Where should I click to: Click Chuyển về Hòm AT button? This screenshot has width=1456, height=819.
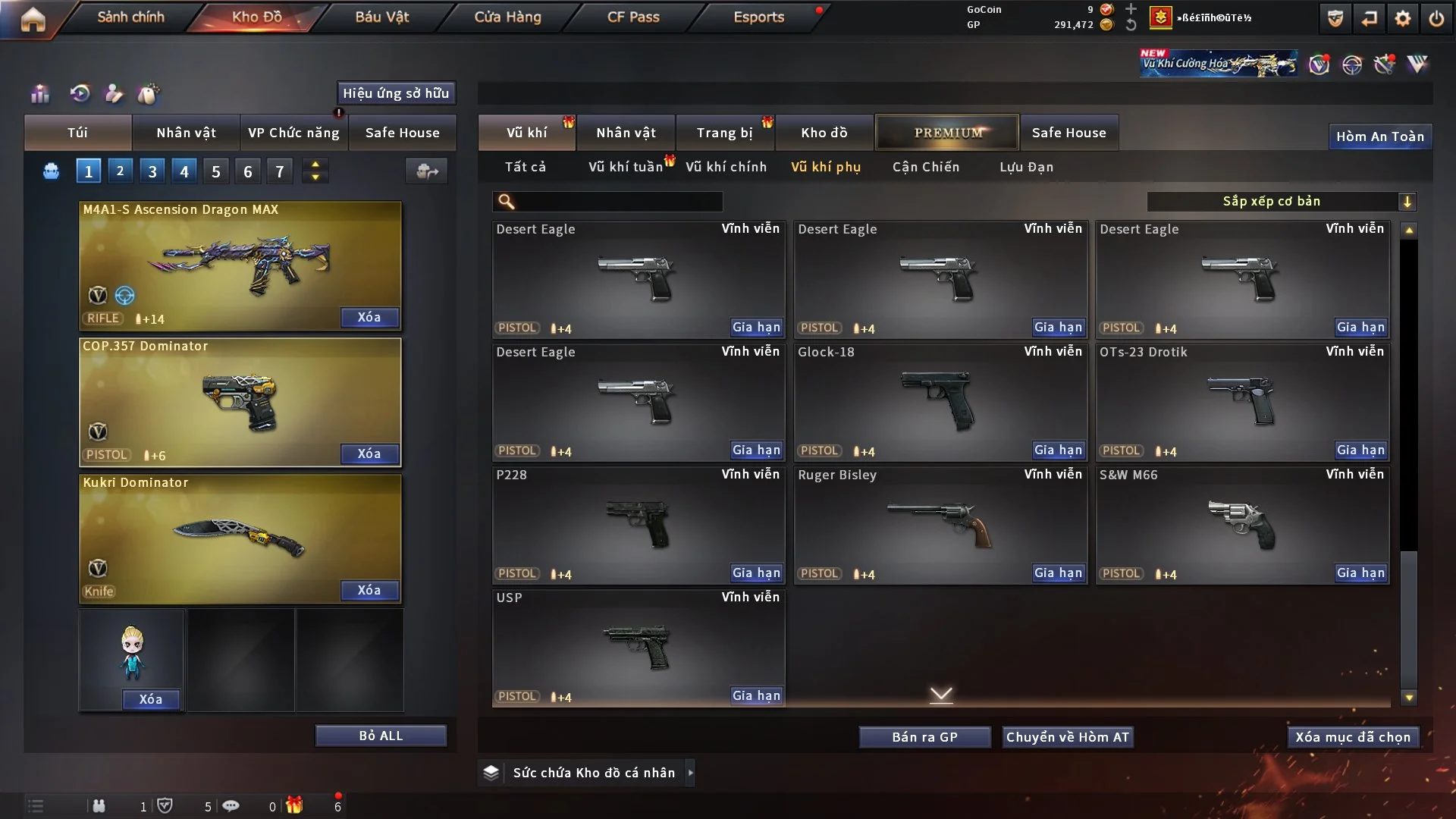point(1067,737)
